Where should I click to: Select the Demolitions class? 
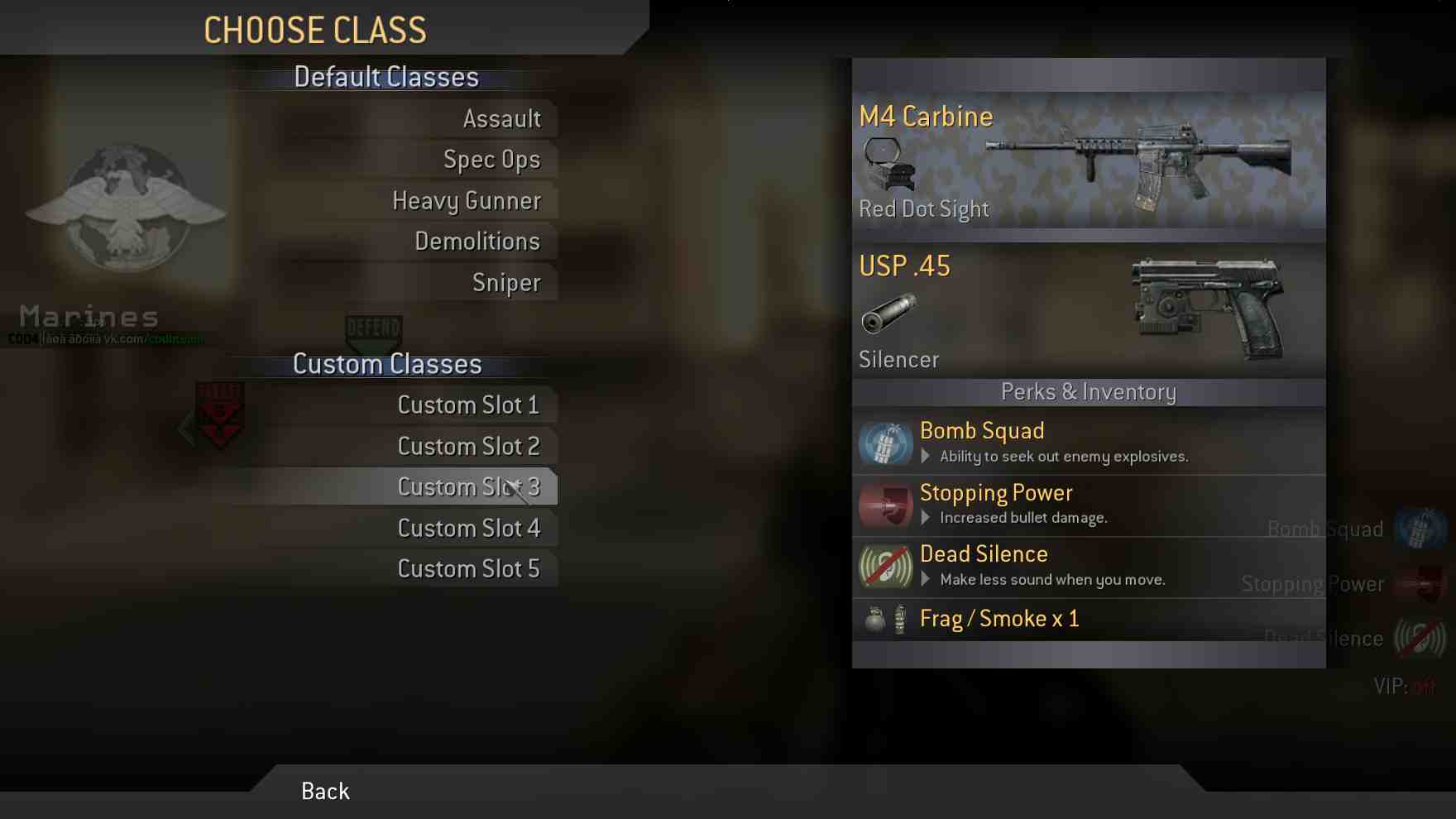click(x=477, y=242)
